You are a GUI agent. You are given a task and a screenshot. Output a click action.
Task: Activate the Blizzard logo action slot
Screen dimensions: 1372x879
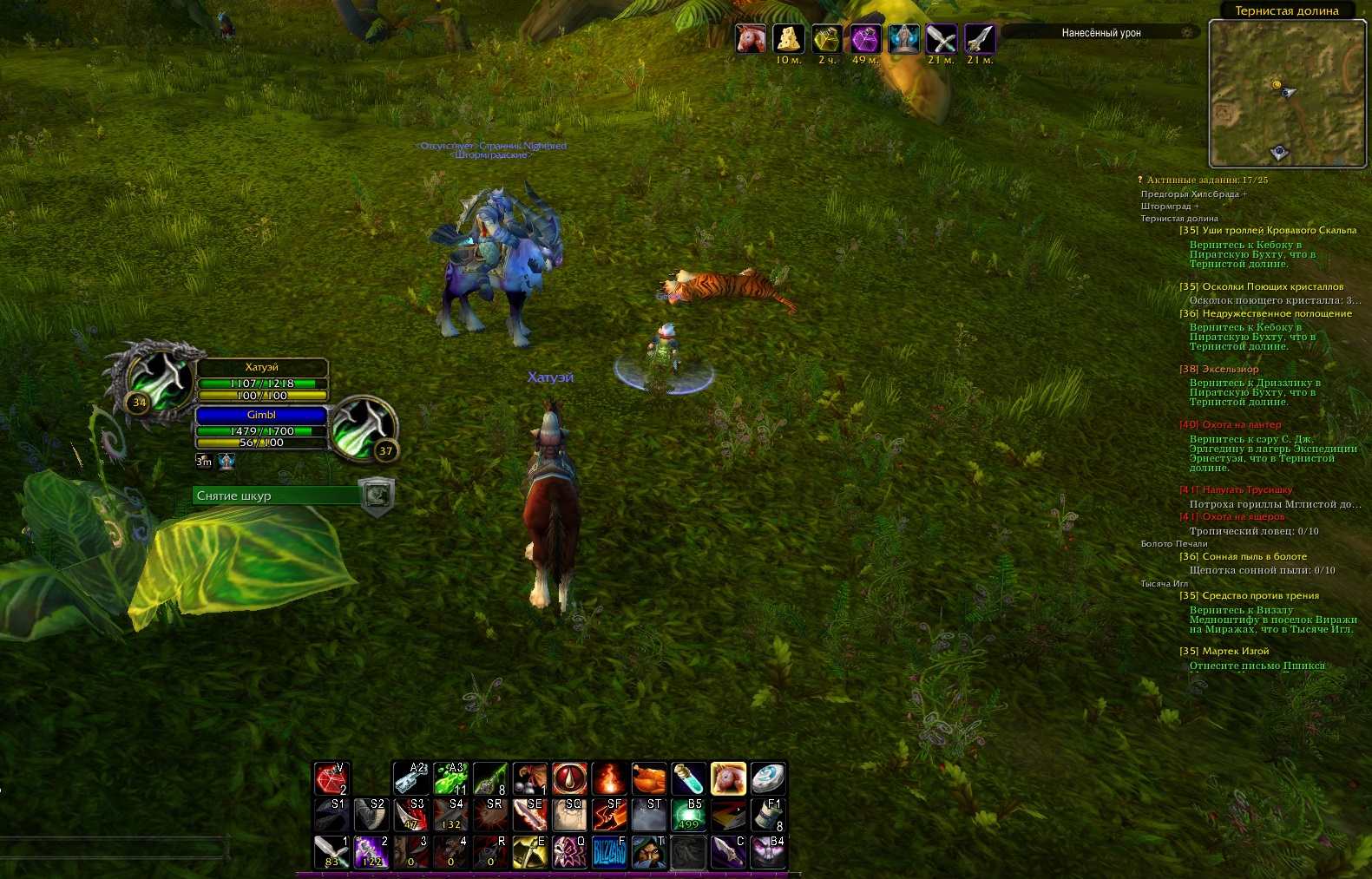point(609,853)
